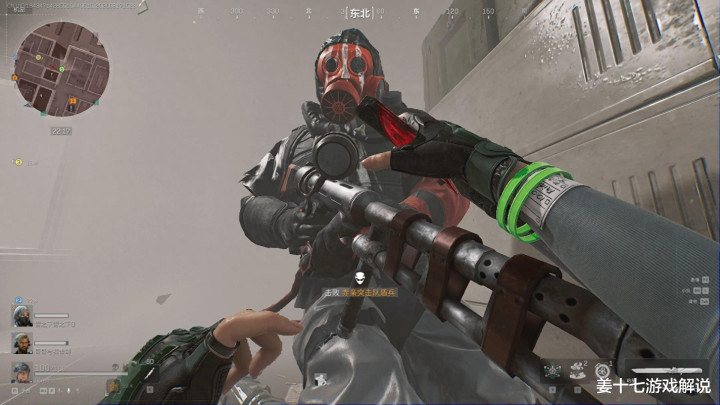Select the round item icon with count 1

603,371
